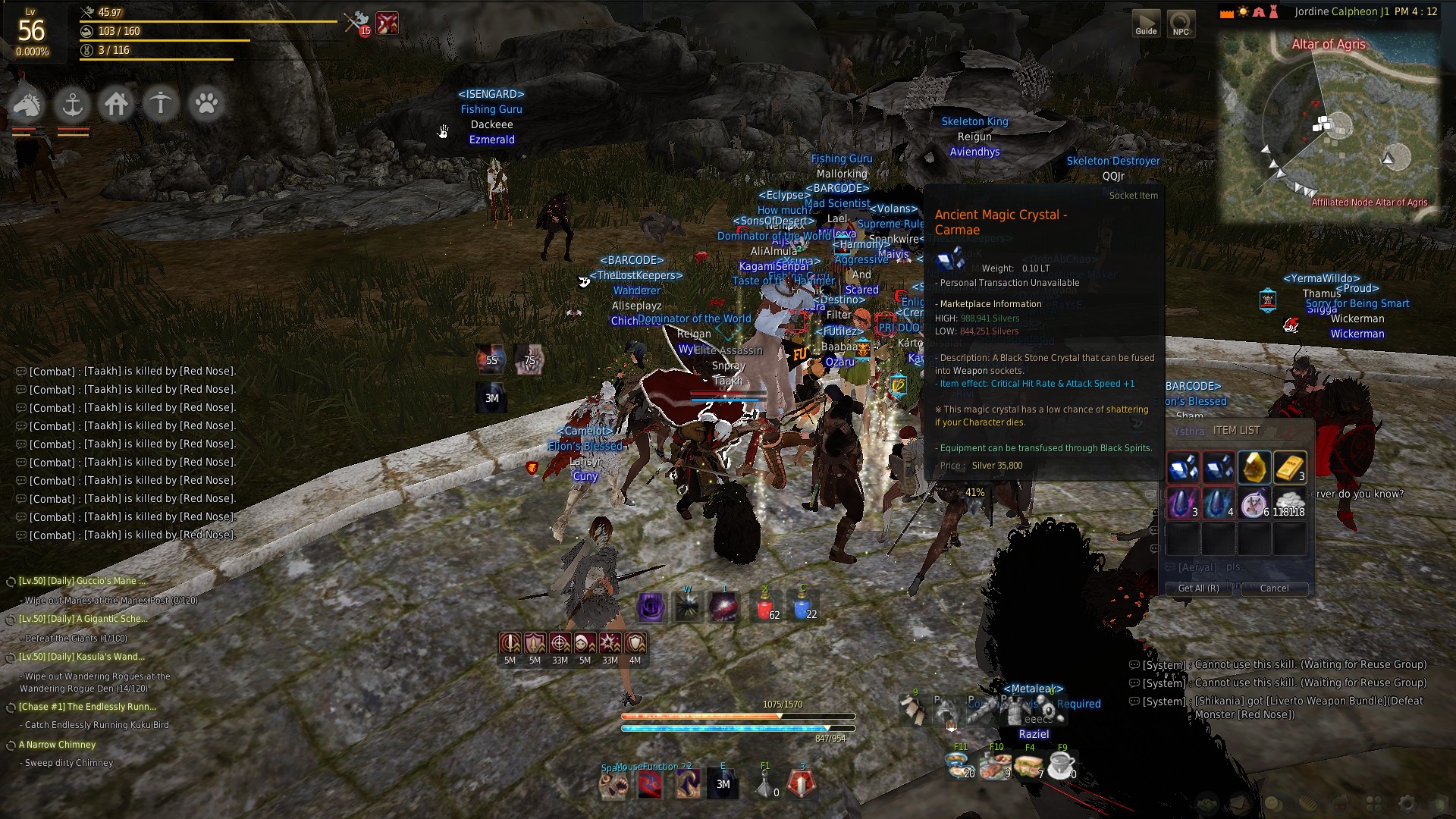Image resolution: width=1456 pixels, height=819 pixels.
Task: Cancel the item list window
Action: [1274, 588]
